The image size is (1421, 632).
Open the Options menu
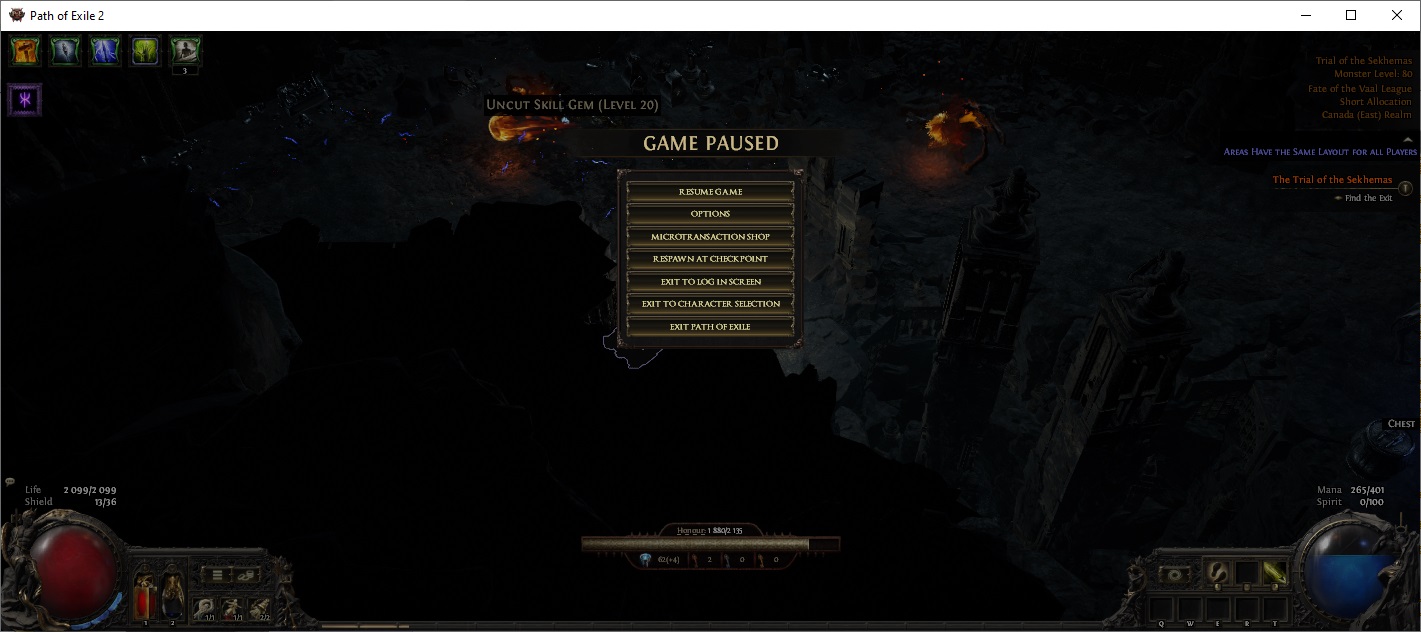point(710,214)
